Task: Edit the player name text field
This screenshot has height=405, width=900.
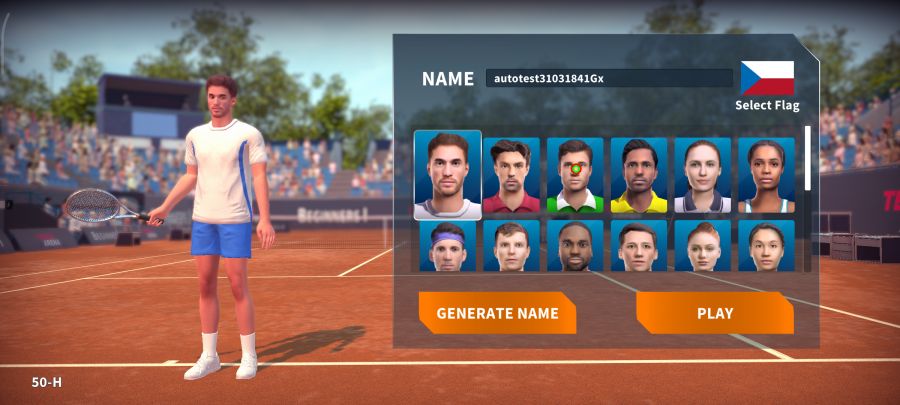Action: point(609,78)
